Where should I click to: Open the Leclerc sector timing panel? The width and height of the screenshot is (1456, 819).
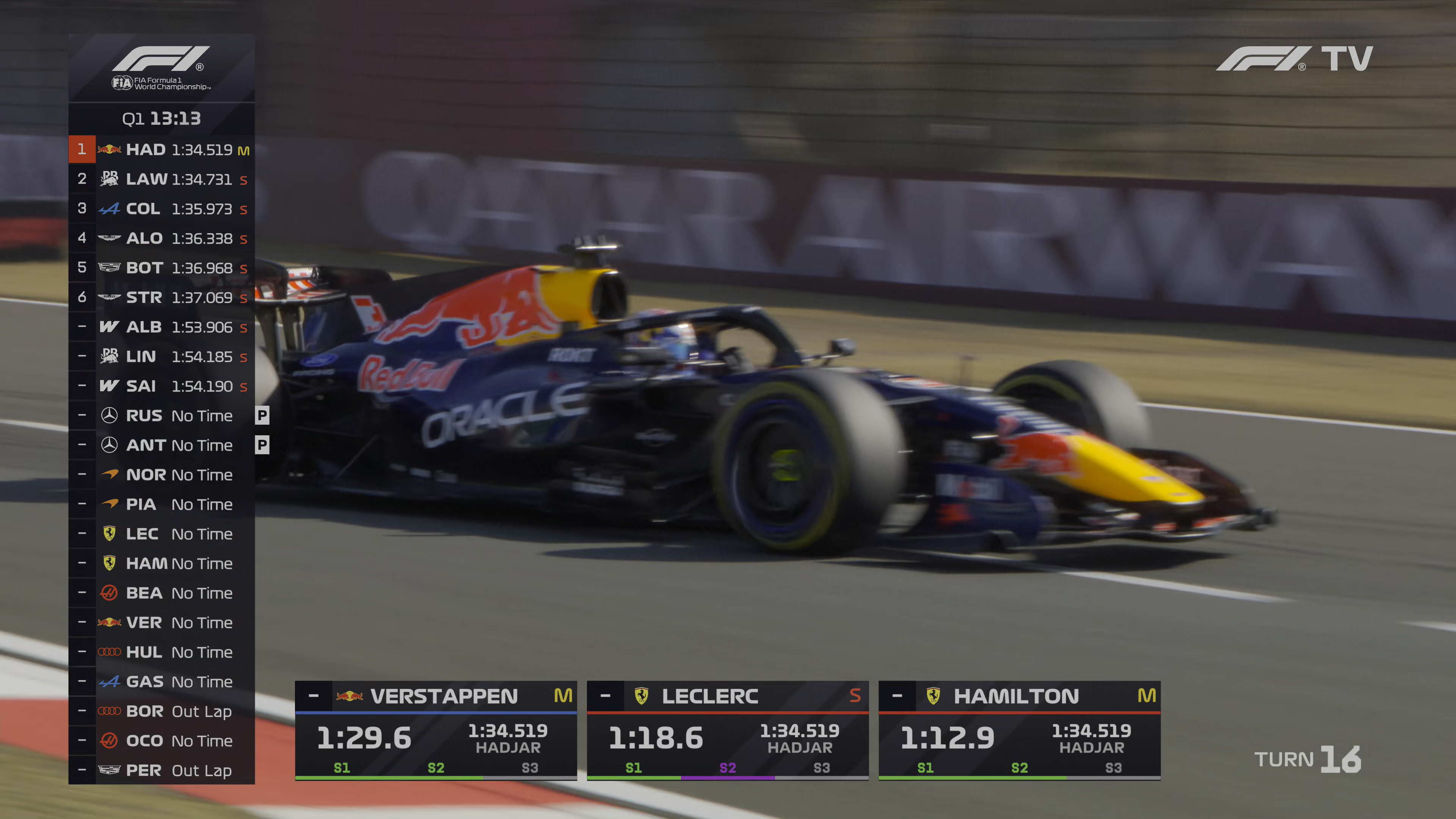point(728,731)
